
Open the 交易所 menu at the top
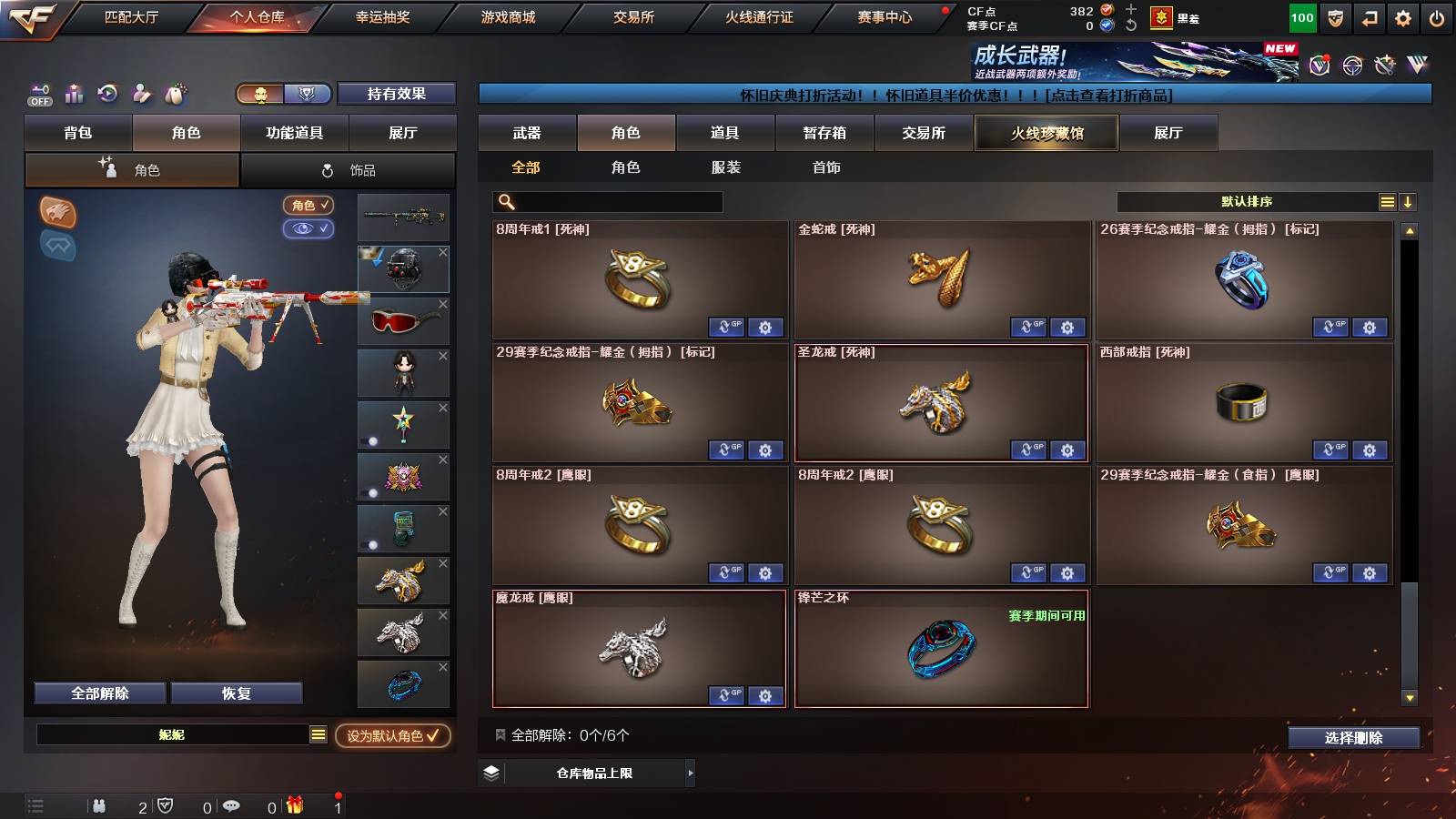635,15
